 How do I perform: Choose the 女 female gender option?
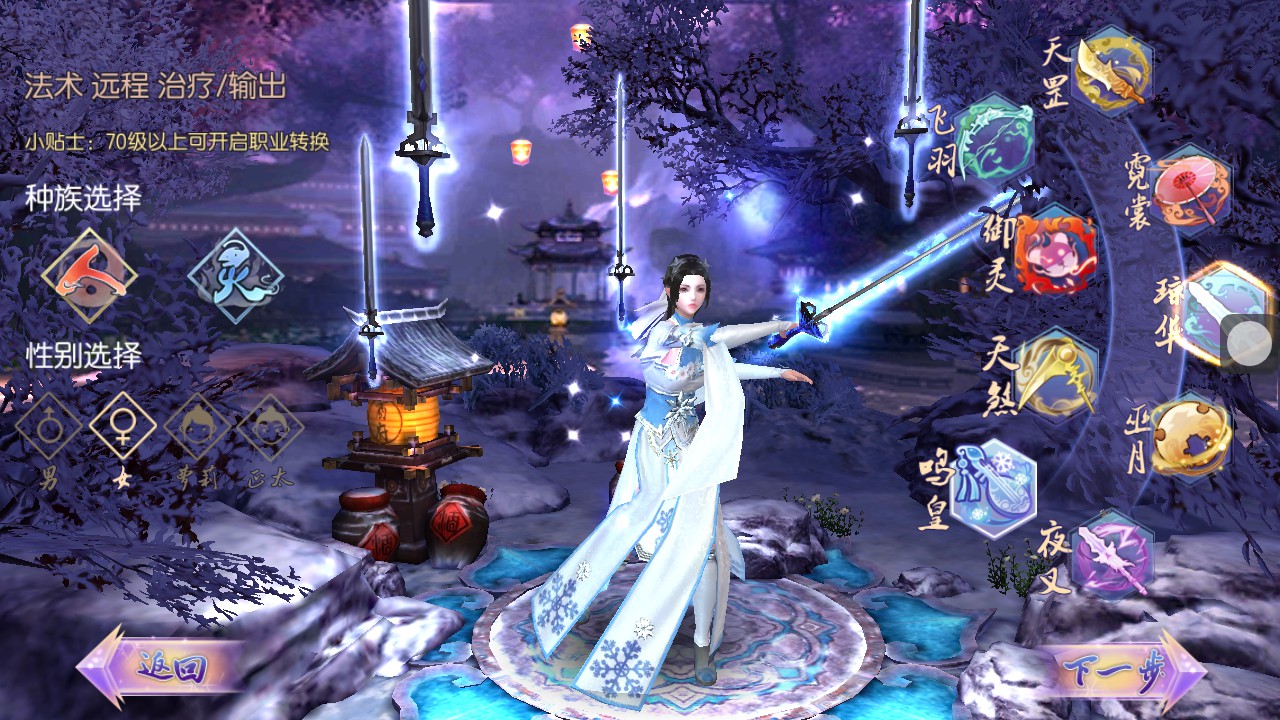[x=123, y=427]
